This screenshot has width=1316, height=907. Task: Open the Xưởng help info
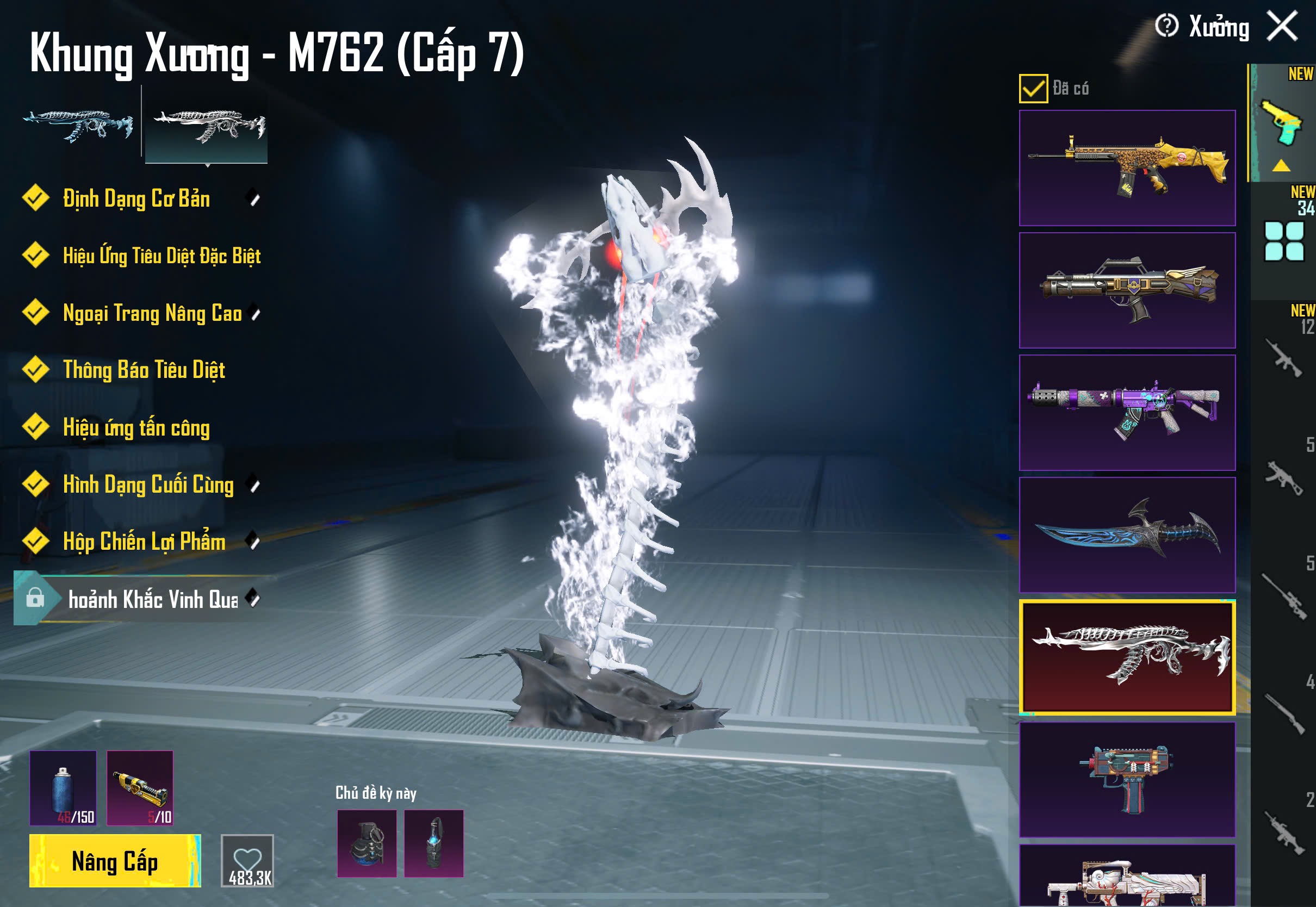point(1166,26)
